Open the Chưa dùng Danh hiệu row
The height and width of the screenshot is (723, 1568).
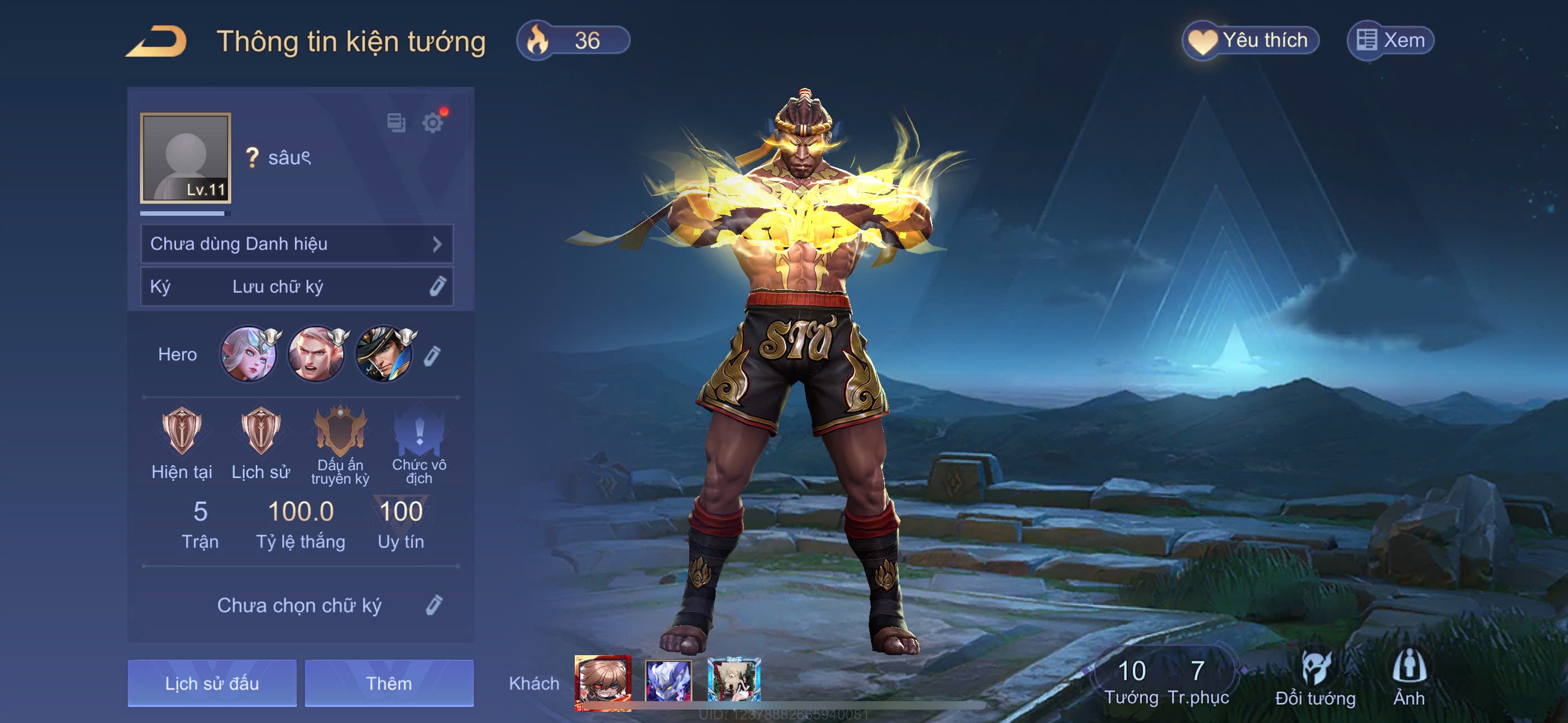tap(297, 244)
